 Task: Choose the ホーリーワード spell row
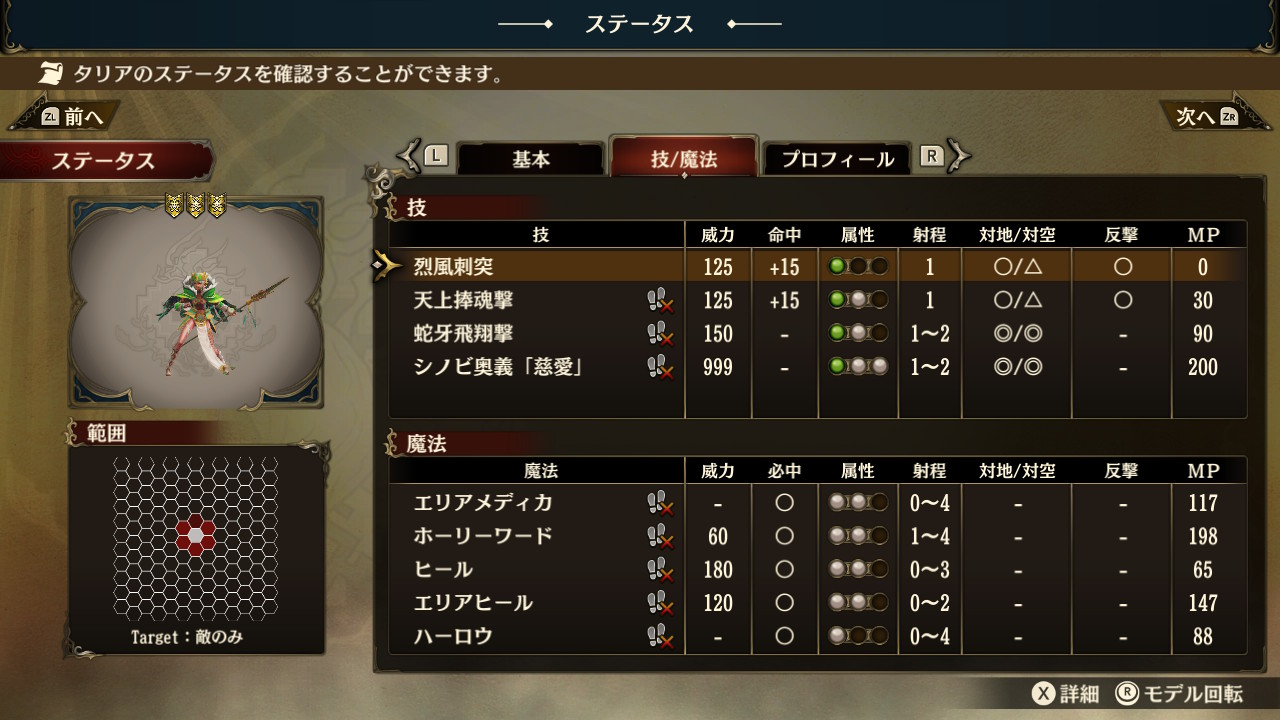pyautogui.click(x=483, y=536)
